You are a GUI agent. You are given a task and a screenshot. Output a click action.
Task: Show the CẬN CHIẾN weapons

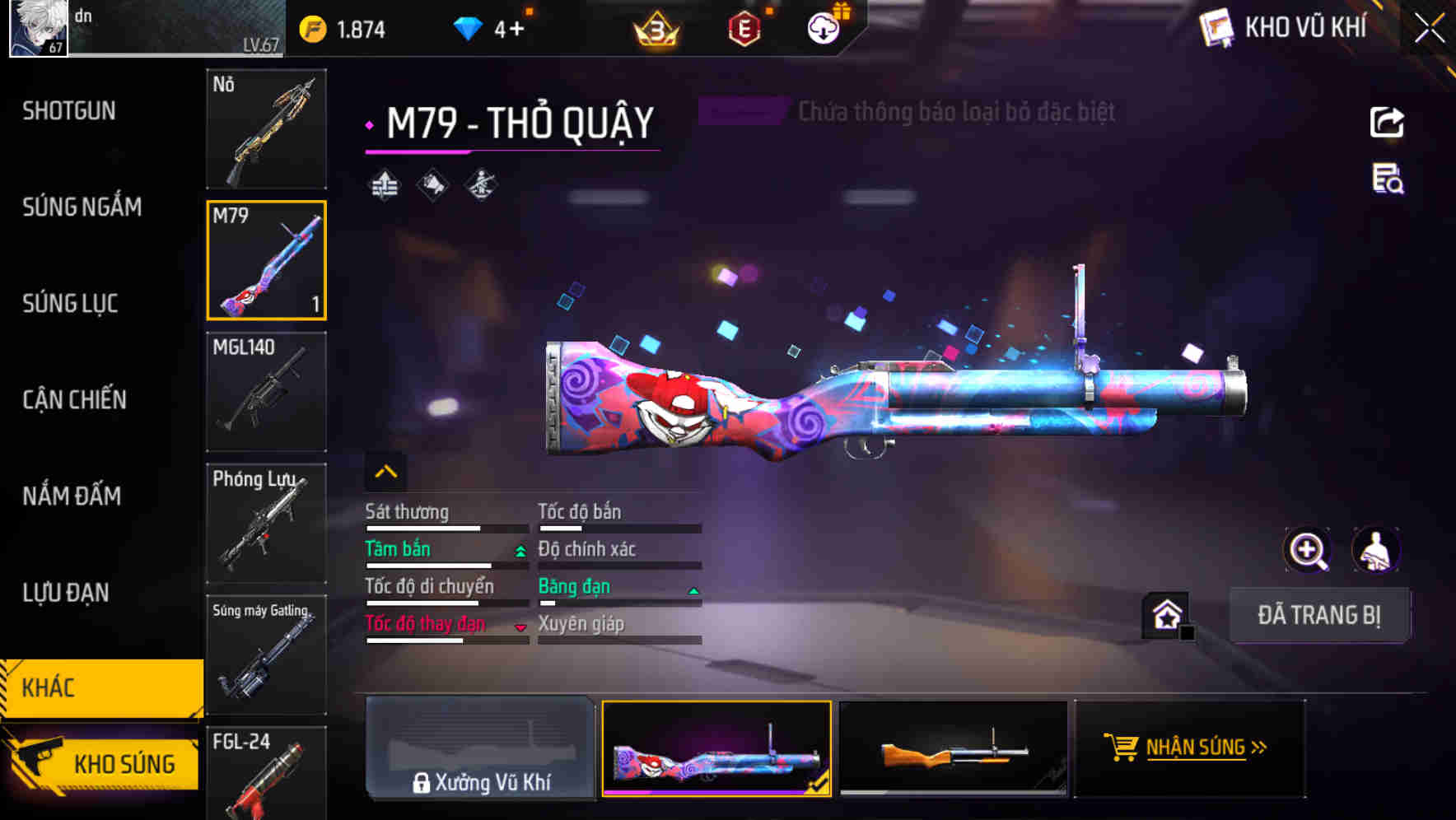tap(74, 400)
